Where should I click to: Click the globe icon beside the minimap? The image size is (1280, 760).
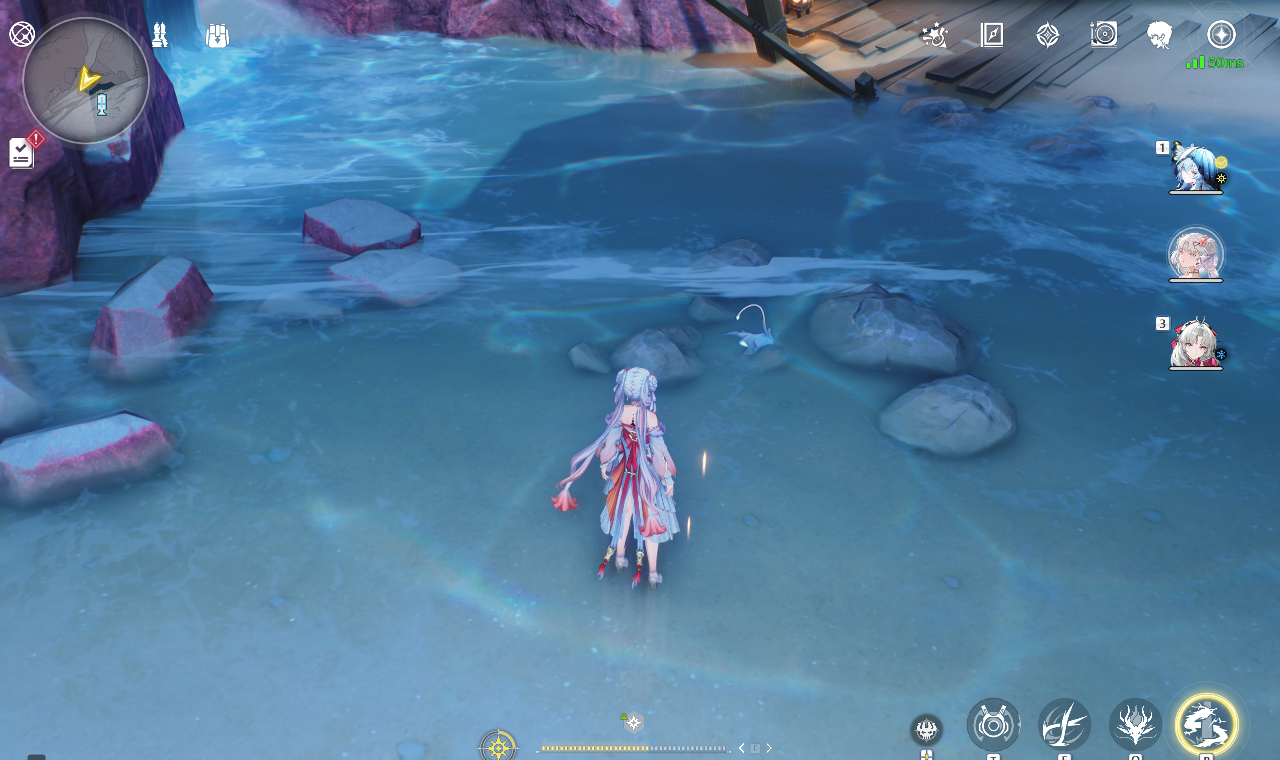click(x=22, y=34)
